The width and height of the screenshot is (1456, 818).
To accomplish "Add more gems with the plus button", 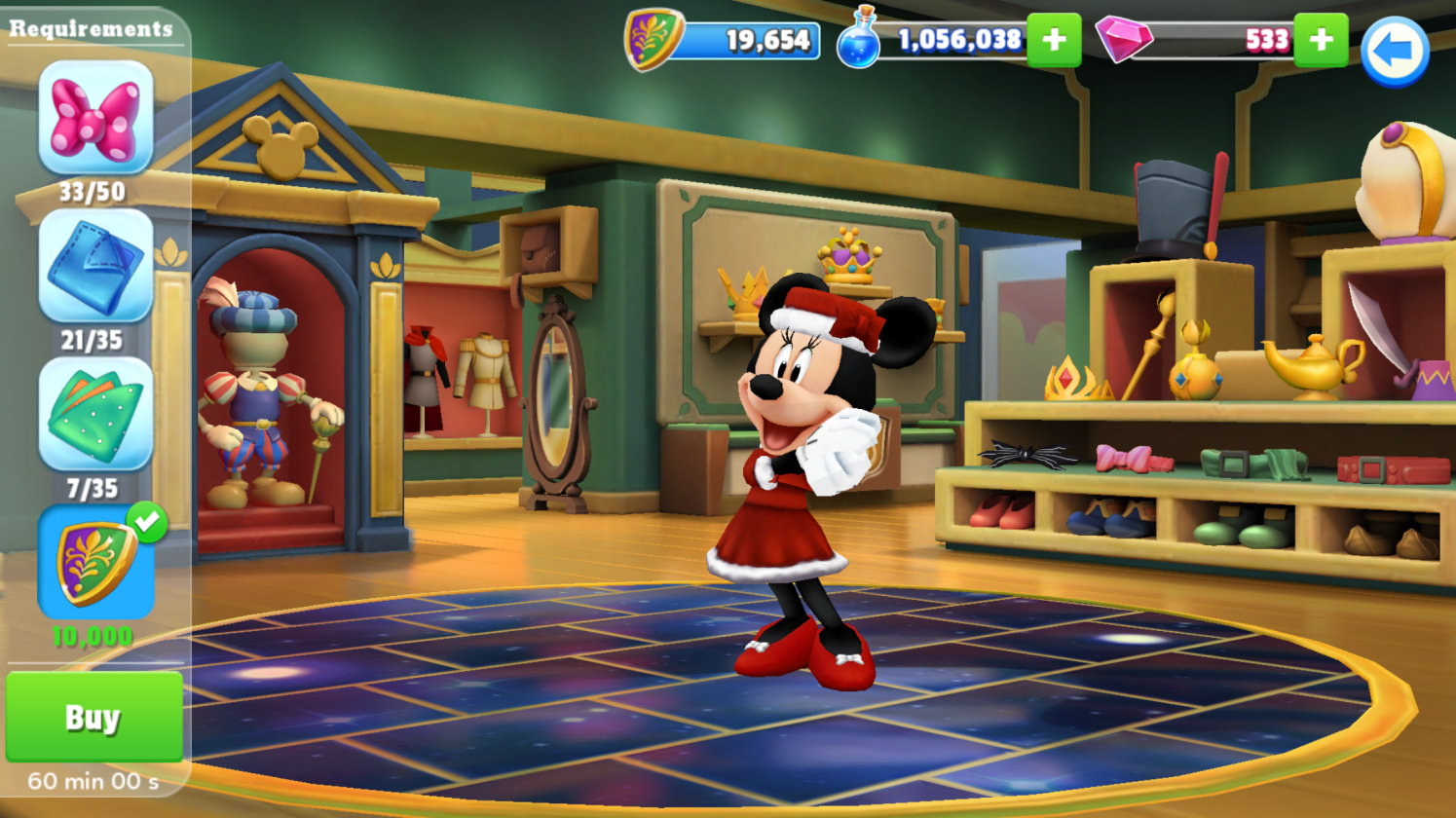I will click(x=1321, y=40).
